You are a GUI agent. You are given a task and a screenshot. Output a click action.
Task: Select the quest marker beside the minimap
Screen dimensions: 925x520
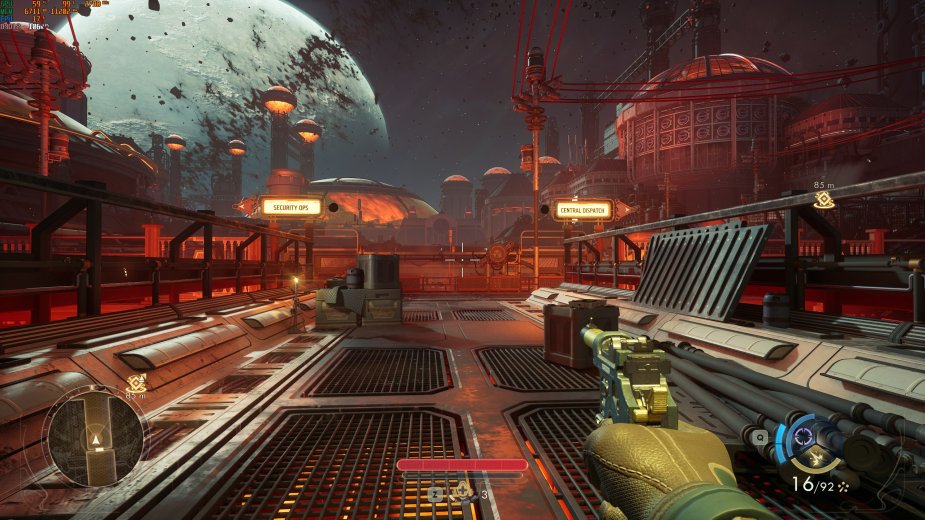point(137,384)
